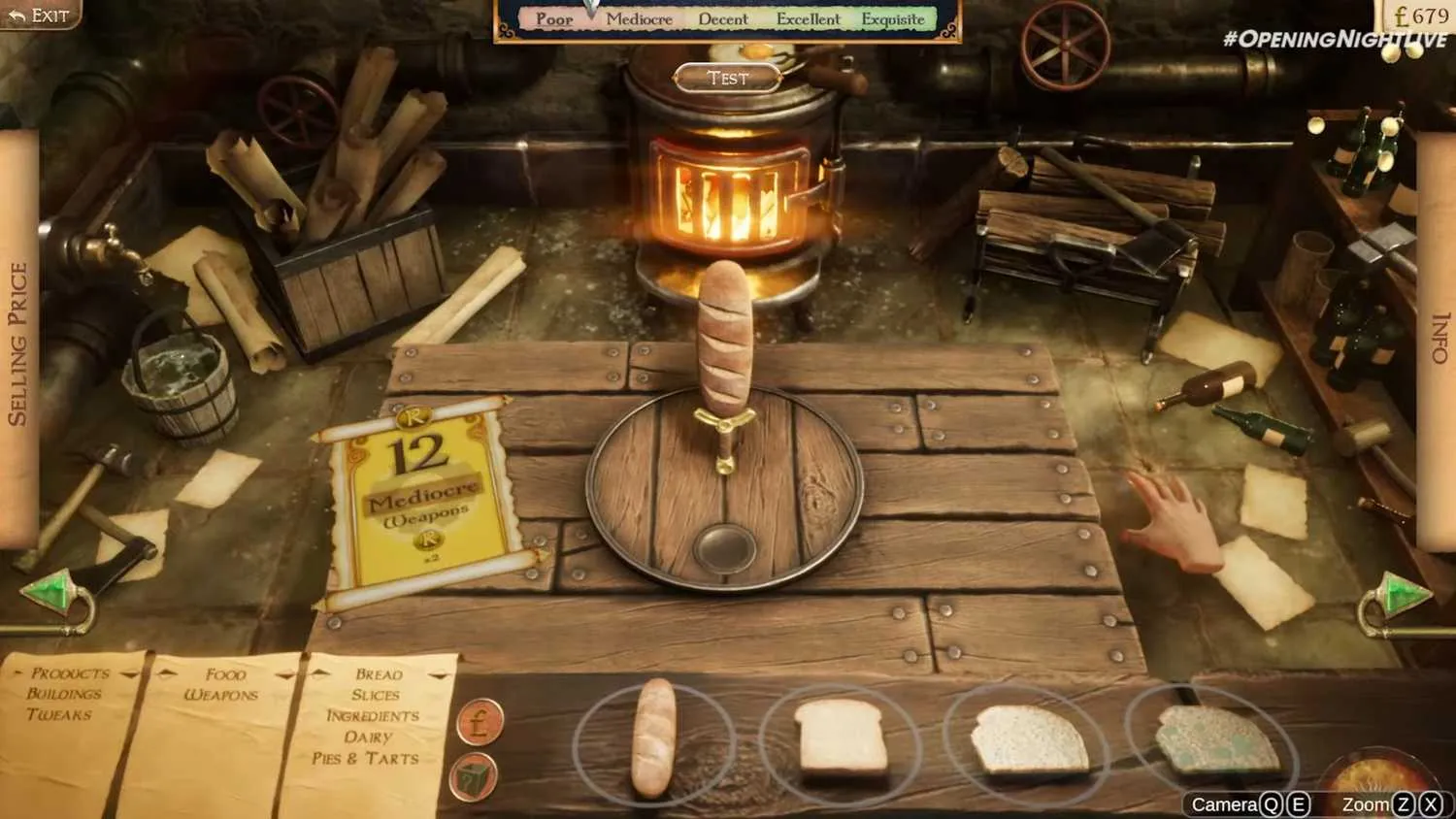Pick the plain white bread slice
The width and height of the screenshot is (1456, 819).
click(841, 737)
